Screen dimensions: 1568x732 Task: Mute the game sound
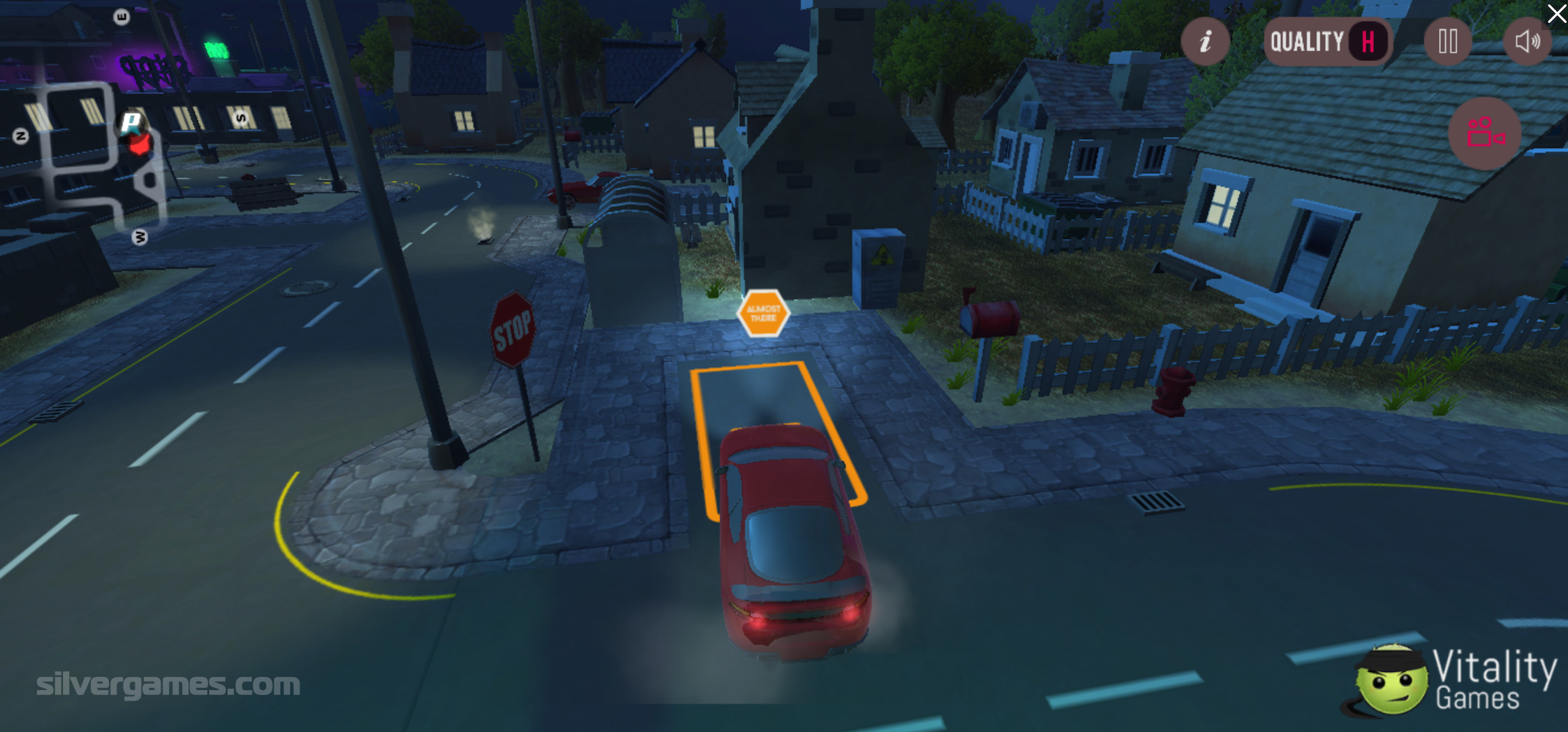coord(1527,42)
